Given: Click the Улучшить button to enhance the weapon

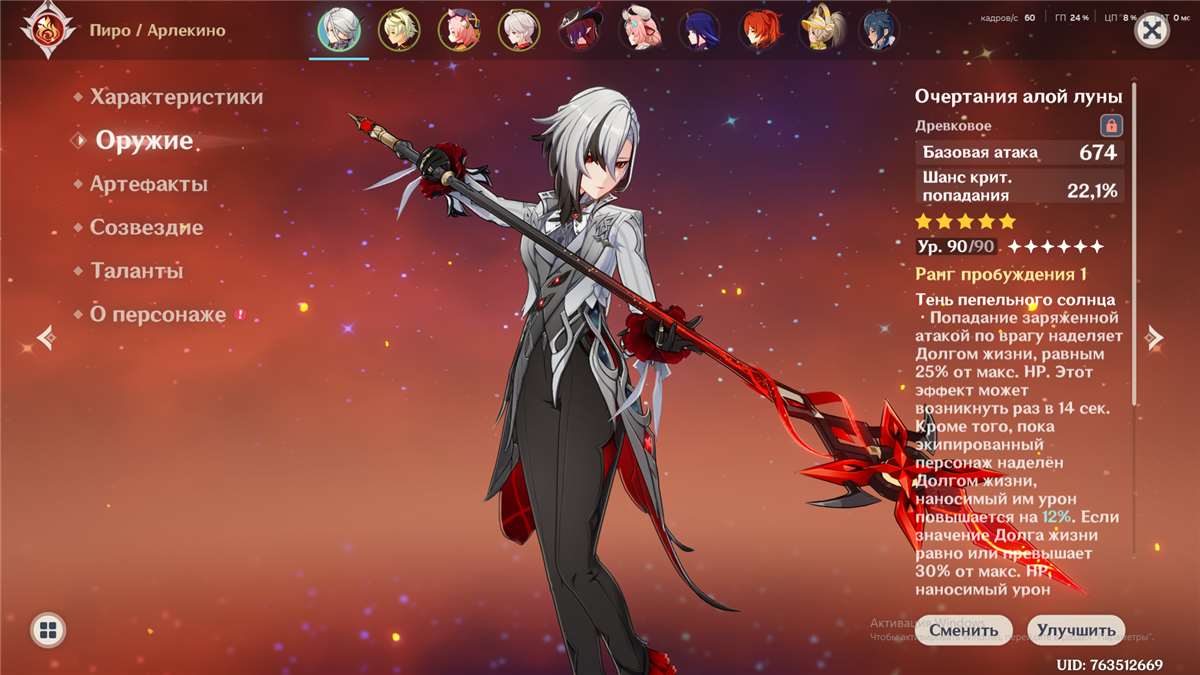Looking at the screenshot, I should [1075, 630].
